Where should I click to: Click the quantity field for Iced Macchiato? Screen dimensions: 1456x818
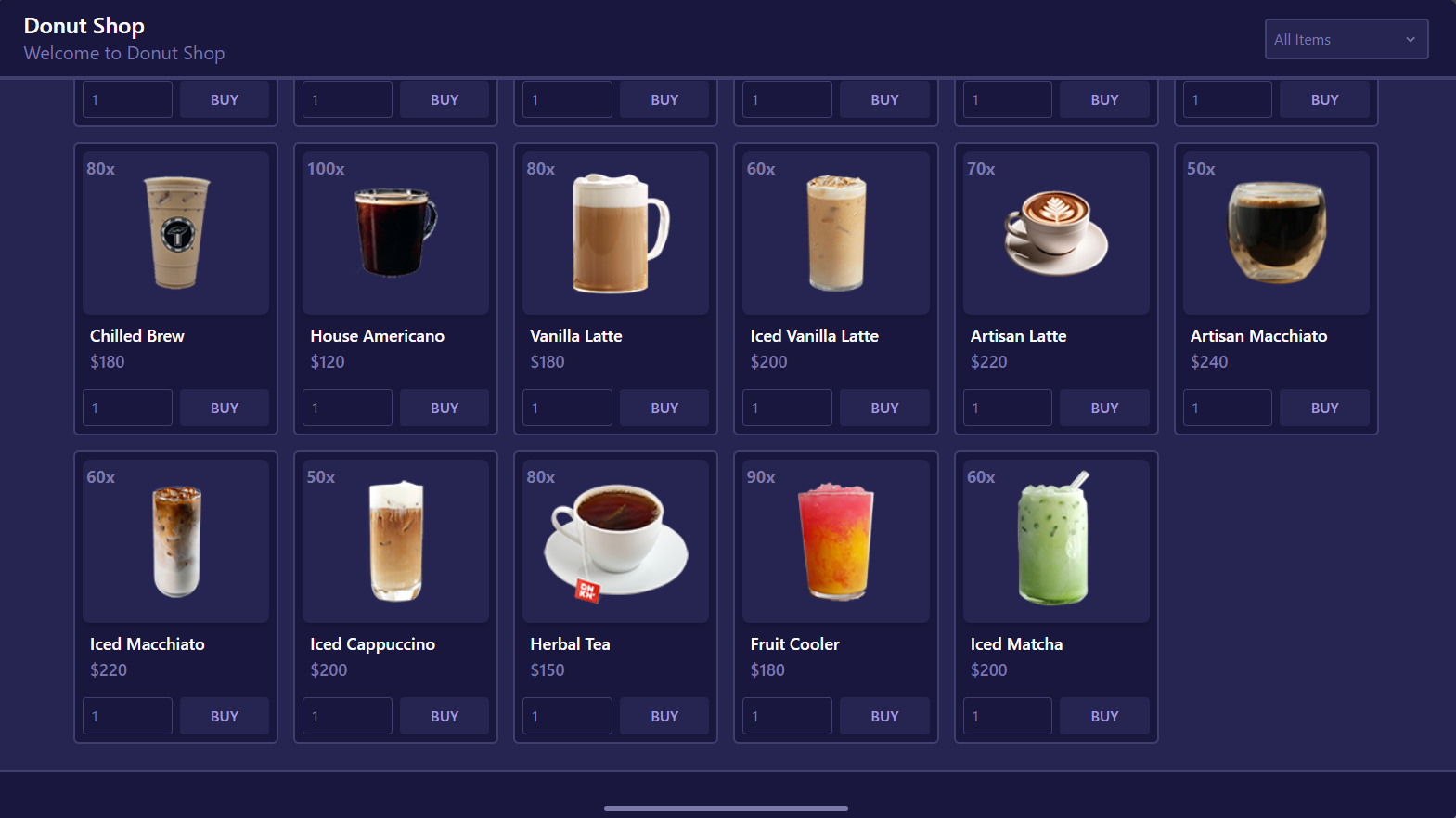126,715
